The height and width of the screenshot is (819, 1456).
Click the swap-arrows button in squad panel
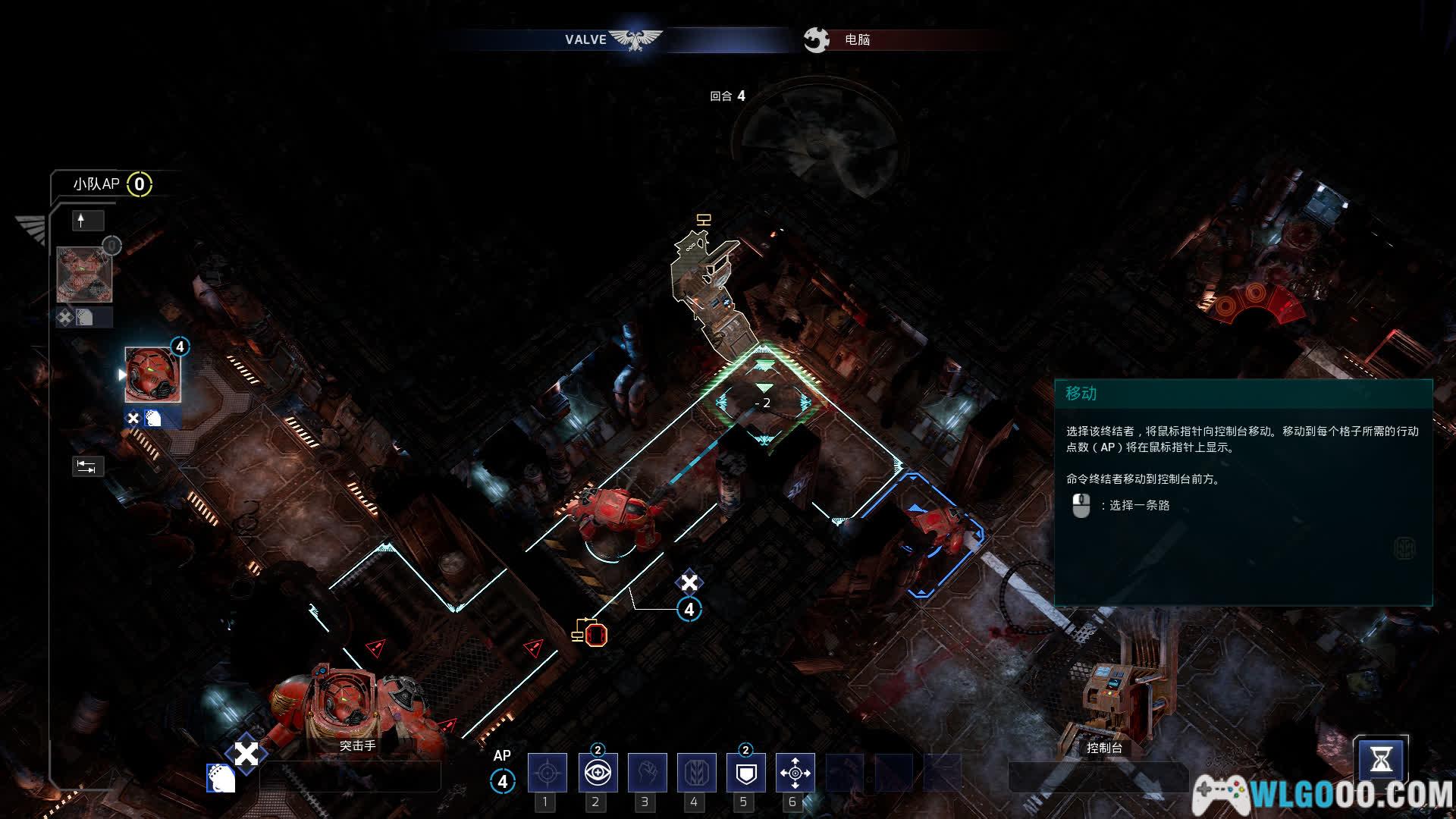[87, 466]
